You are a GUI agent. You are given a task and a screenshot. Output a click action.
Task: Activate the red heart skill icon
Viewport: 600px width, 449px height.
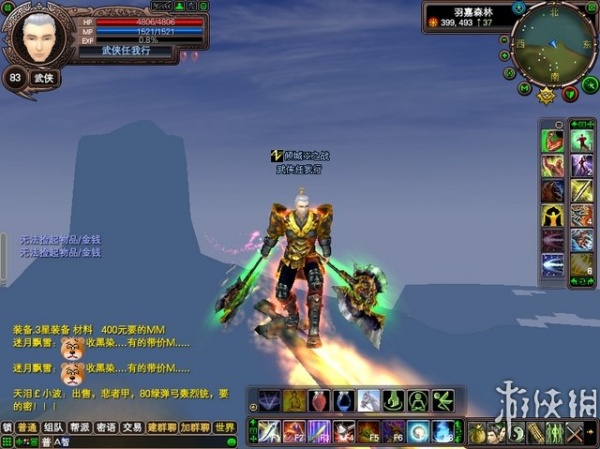[x=319, y=401]
